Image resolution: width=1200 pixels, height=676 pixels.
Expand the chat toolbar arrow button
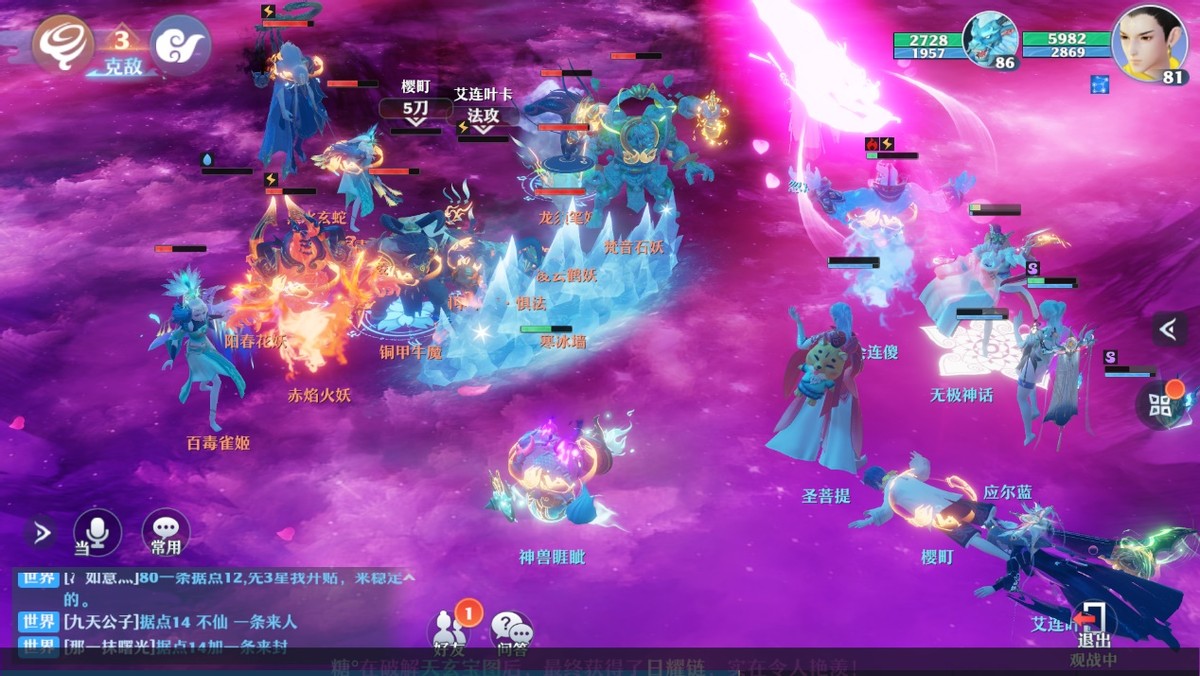pos(41,533)
